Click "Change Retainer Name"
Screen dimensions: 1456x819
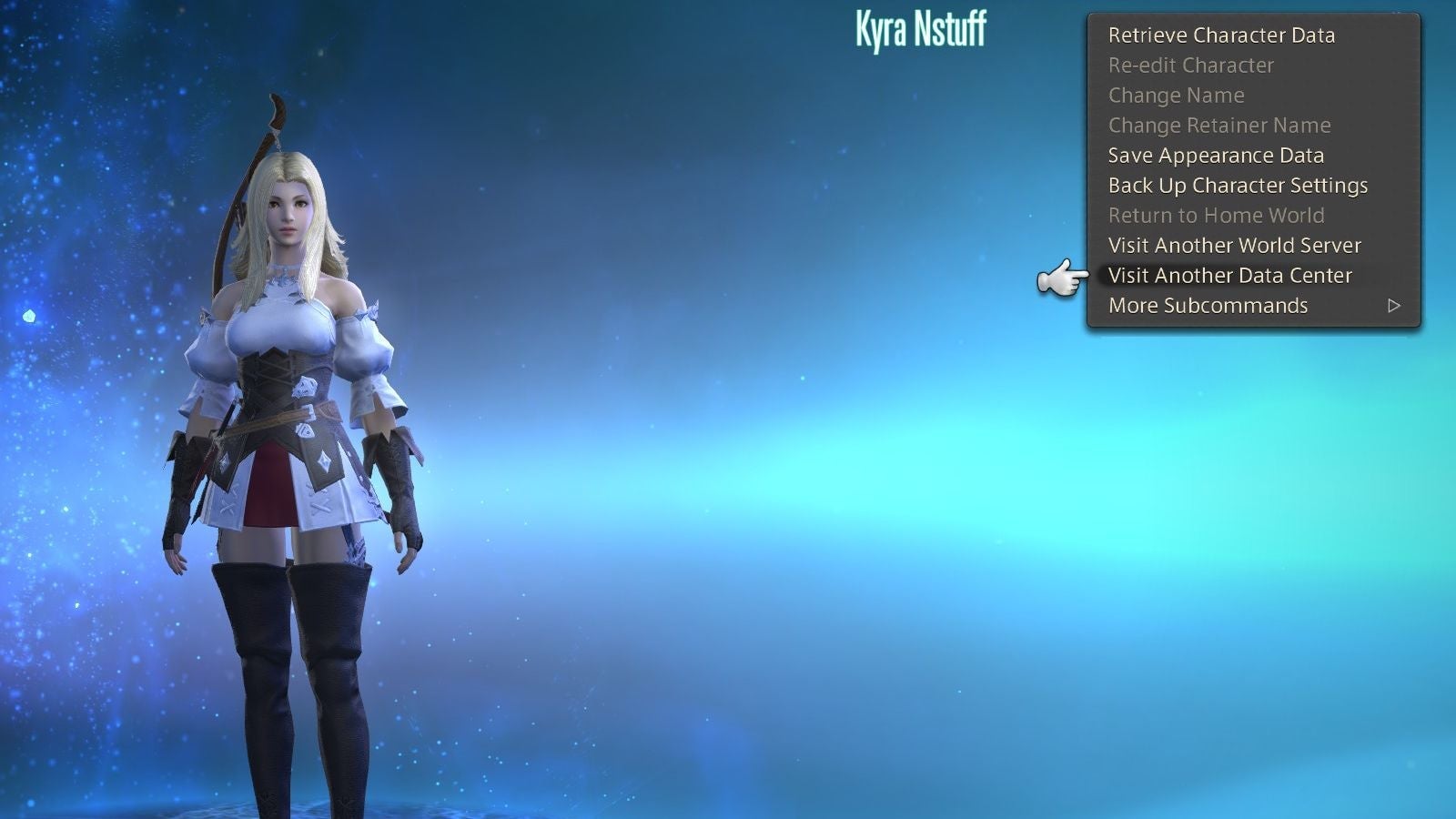[x=1219, y=125]
